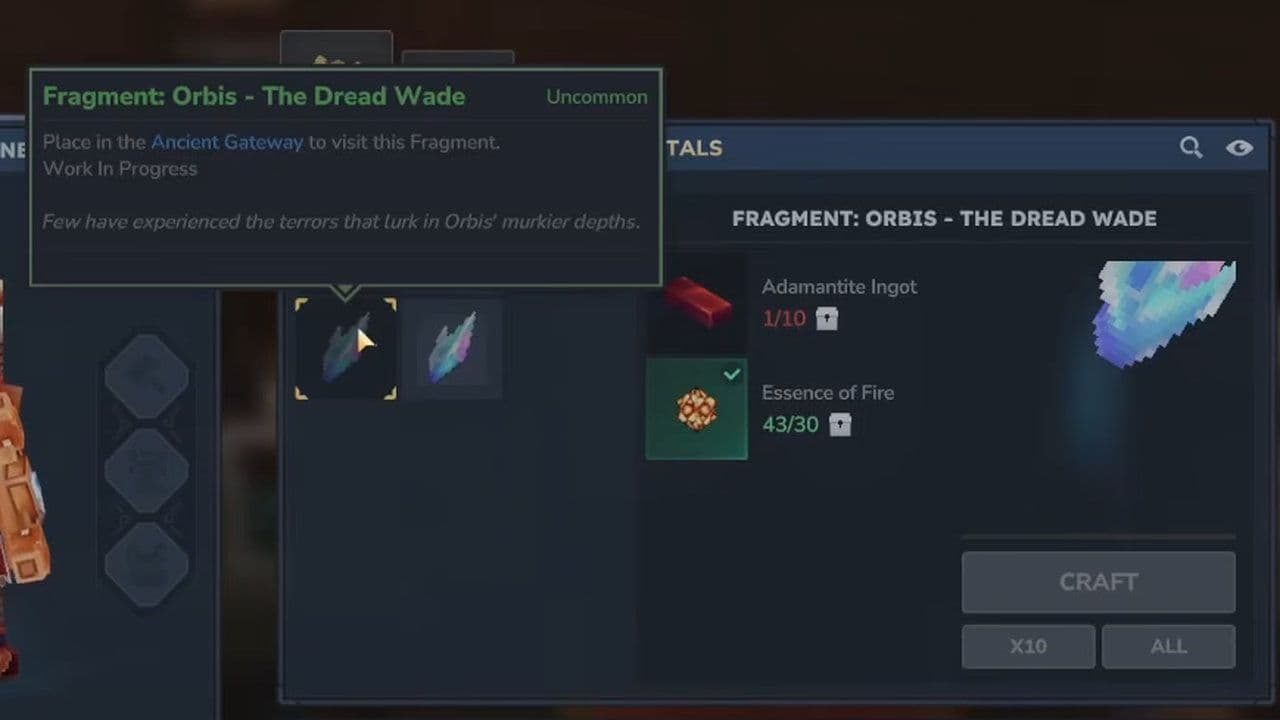Open the search magnifier icon

coord(1190,147)
